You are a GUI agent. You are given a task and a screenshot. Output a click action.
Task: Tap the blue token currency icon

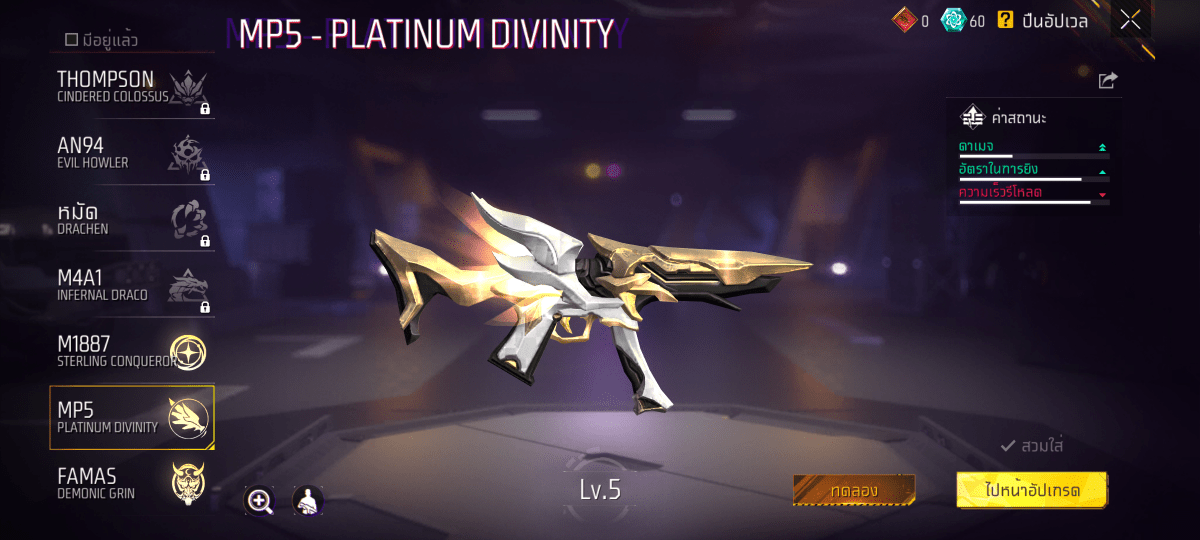point(953,20)
